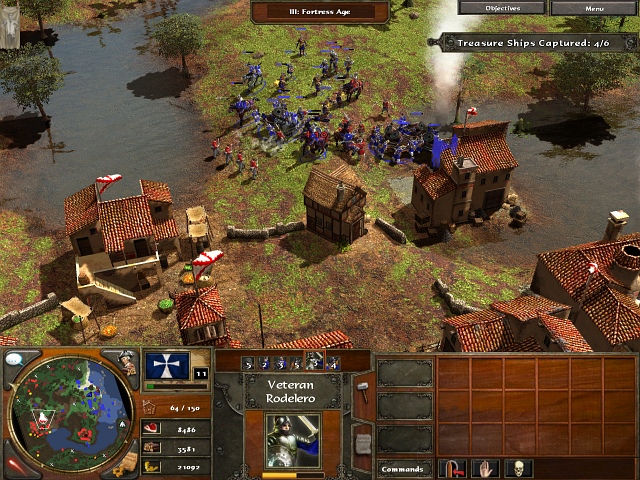Select the explorer portrait beside minimap
The height and width of the screenshot is (480, 640).
[126, 362]
